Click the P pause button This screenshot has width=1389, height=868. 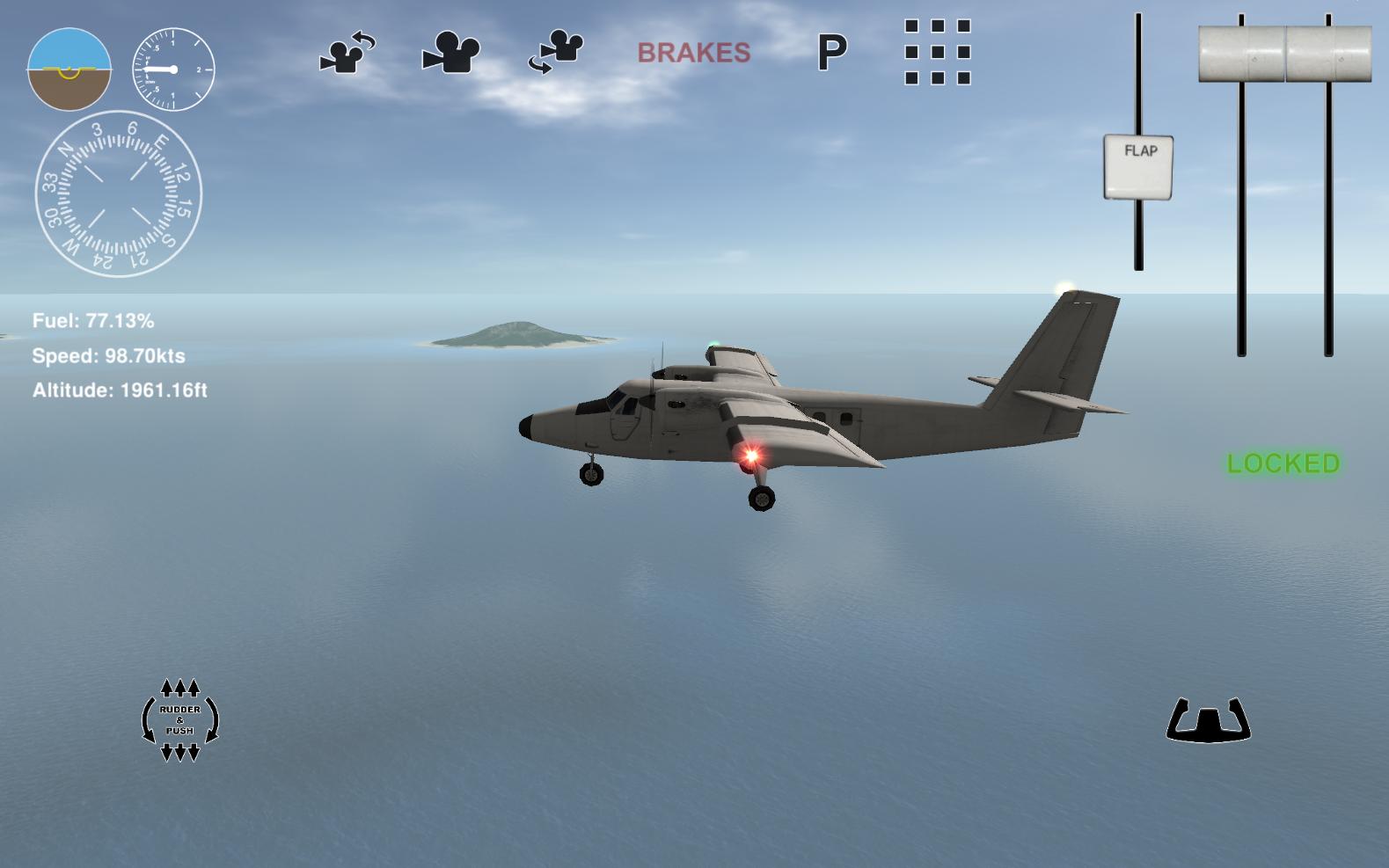click(x=831, y=53)
